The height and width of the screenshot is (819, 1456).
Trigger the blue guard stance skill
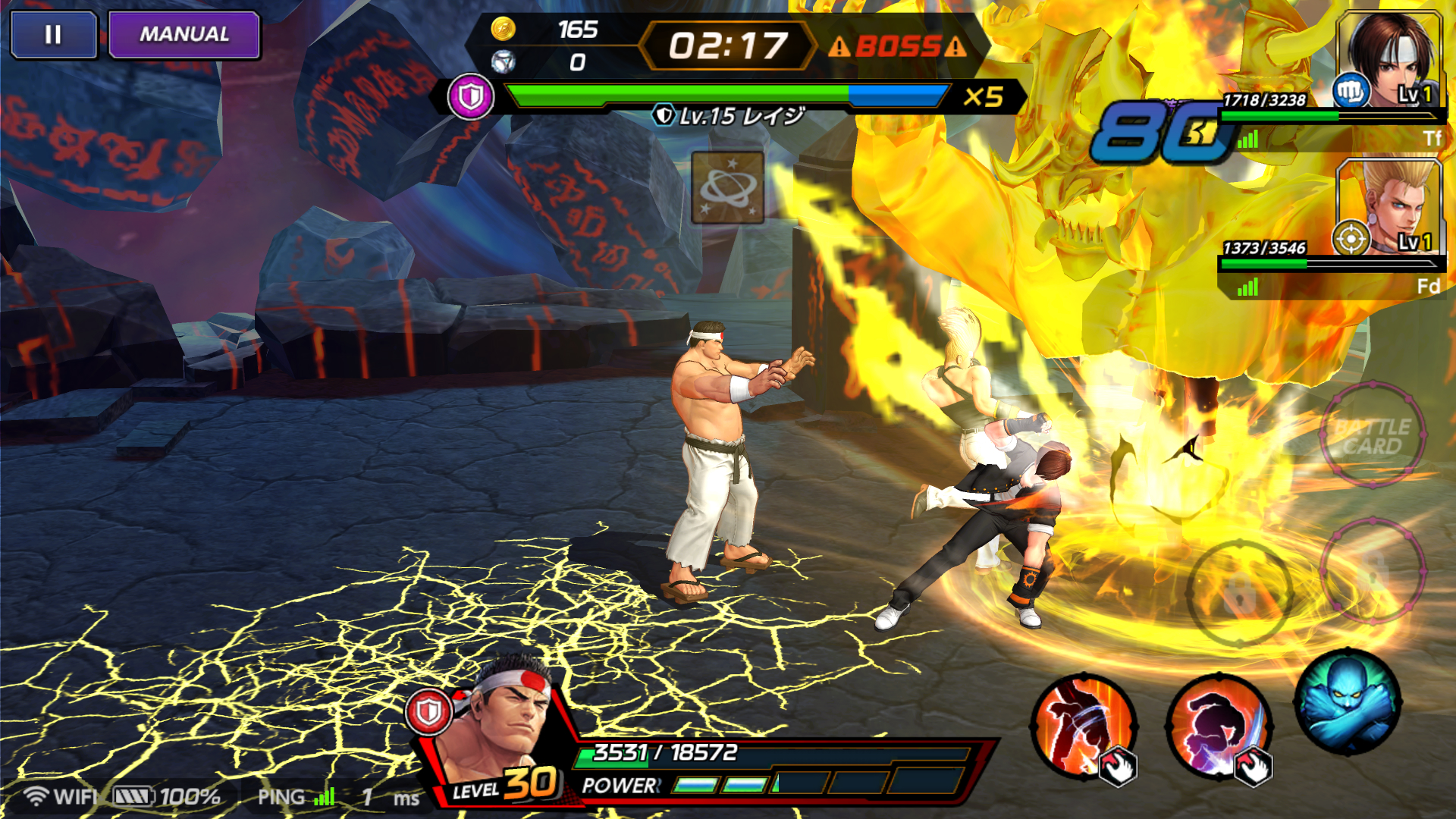click(1348, 701)
